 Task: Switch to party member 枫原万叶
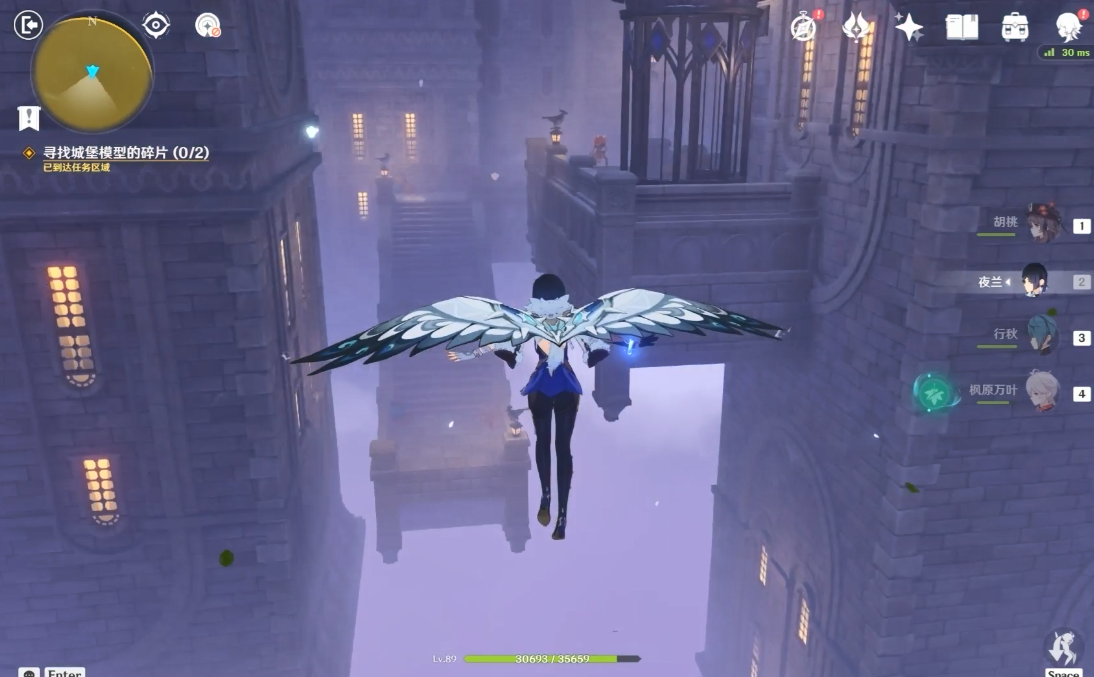(x=1040, y=392)
